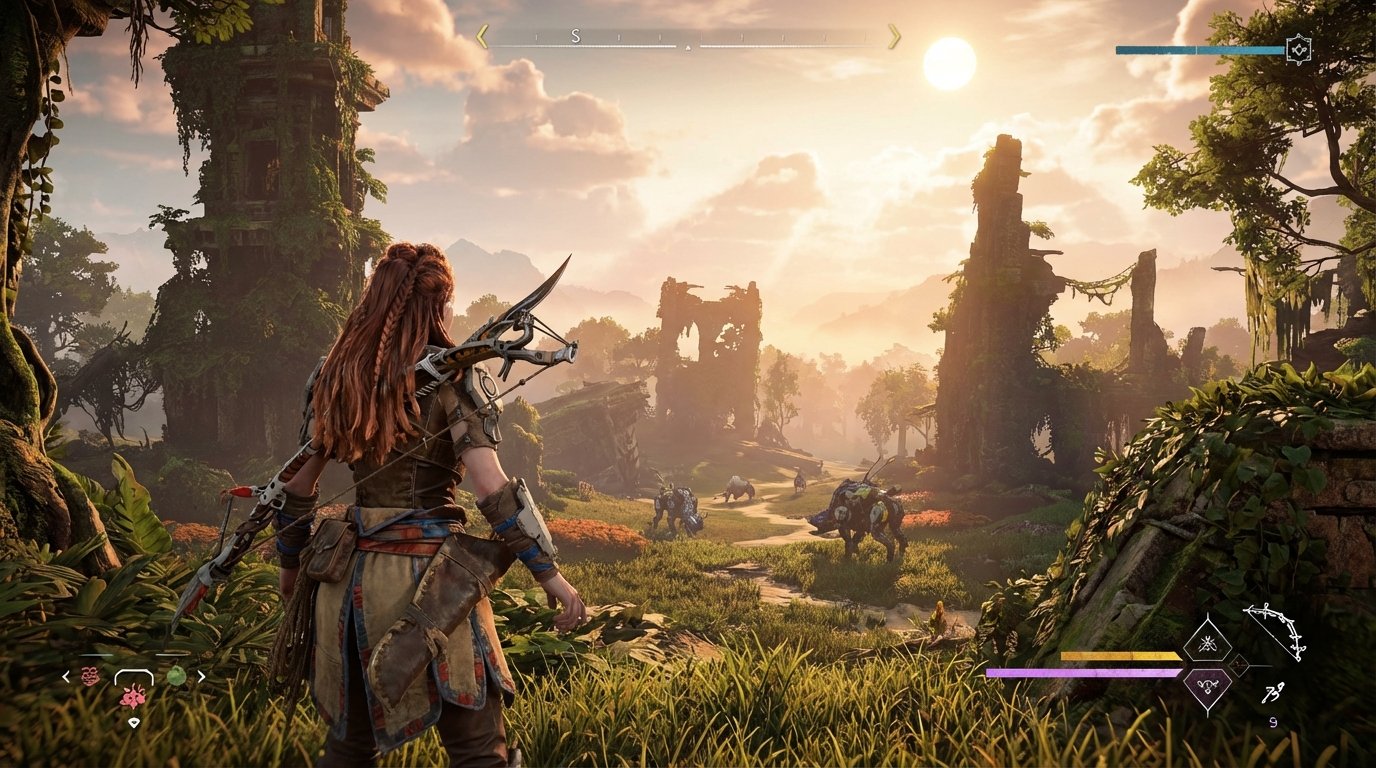Select the S marker on the compass
The width and height of the screenshot is (1376, 768).
click(x=574, y=37)
